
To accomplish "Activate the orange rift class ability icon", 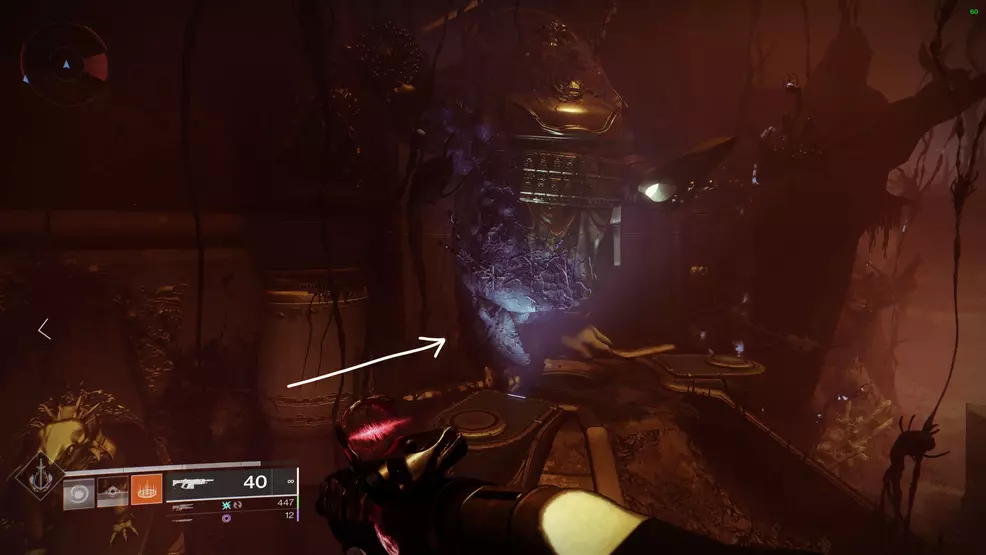I will point(146,490).
